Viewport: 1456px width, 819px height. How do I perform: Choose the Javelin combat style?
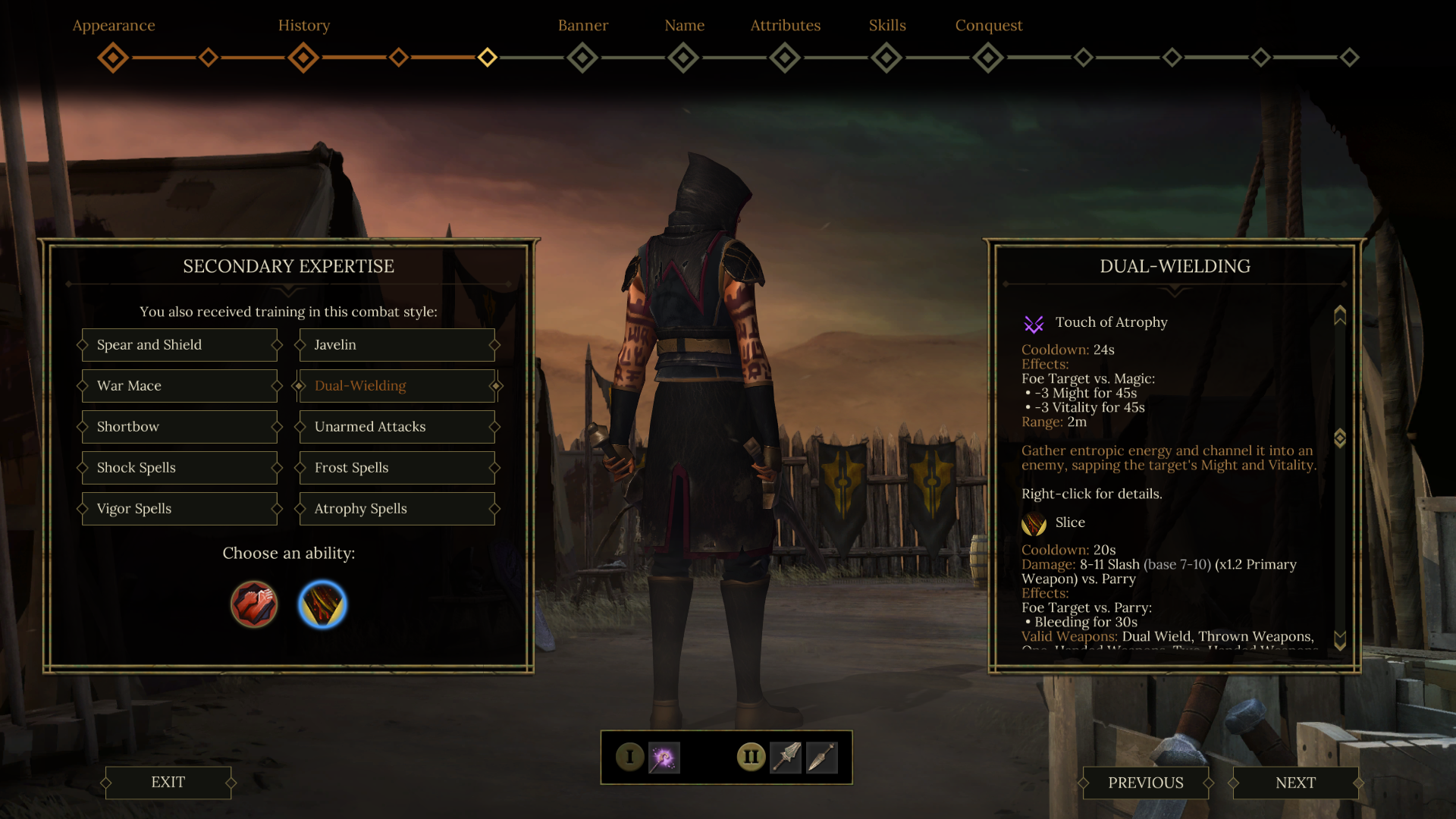(397, 345)
